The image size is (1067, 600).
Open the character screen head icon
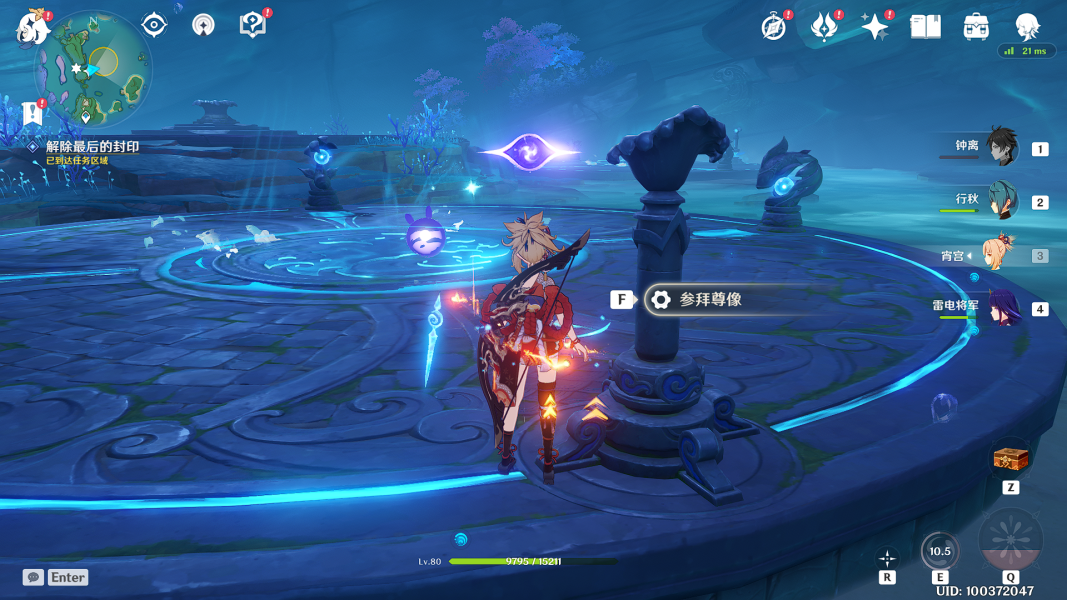(x=1028, y=27)
